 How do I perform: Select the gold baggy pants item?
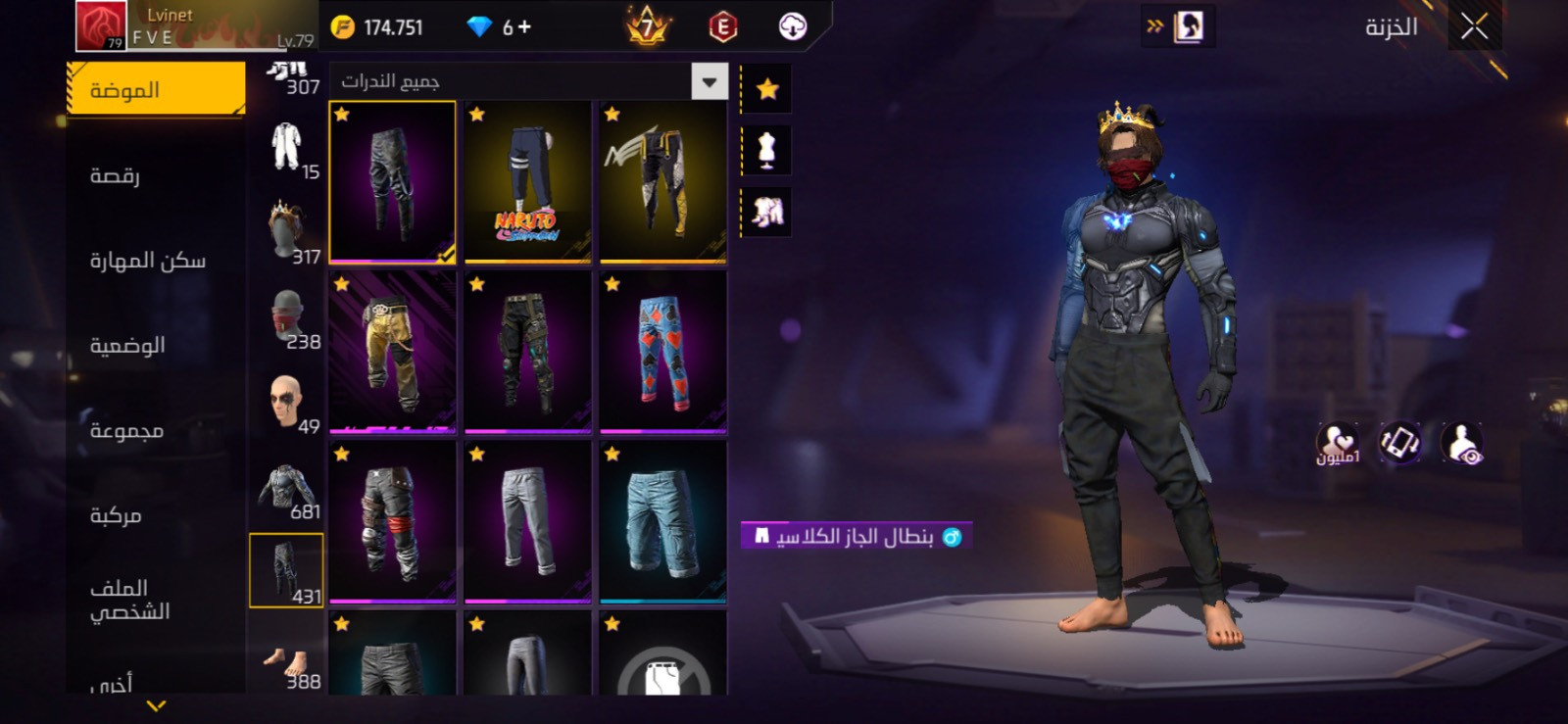point(392,352)
